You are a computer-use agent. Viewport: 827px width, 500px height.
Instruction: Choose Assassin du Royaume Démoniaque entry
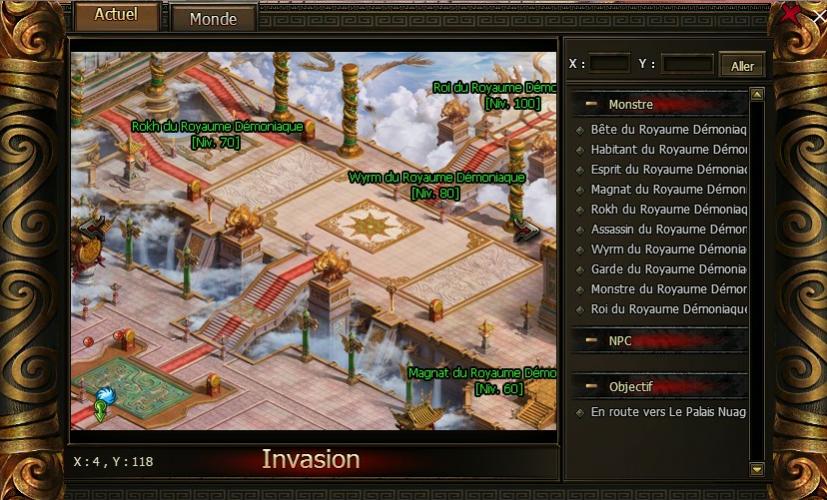click(x=668, y=230)
